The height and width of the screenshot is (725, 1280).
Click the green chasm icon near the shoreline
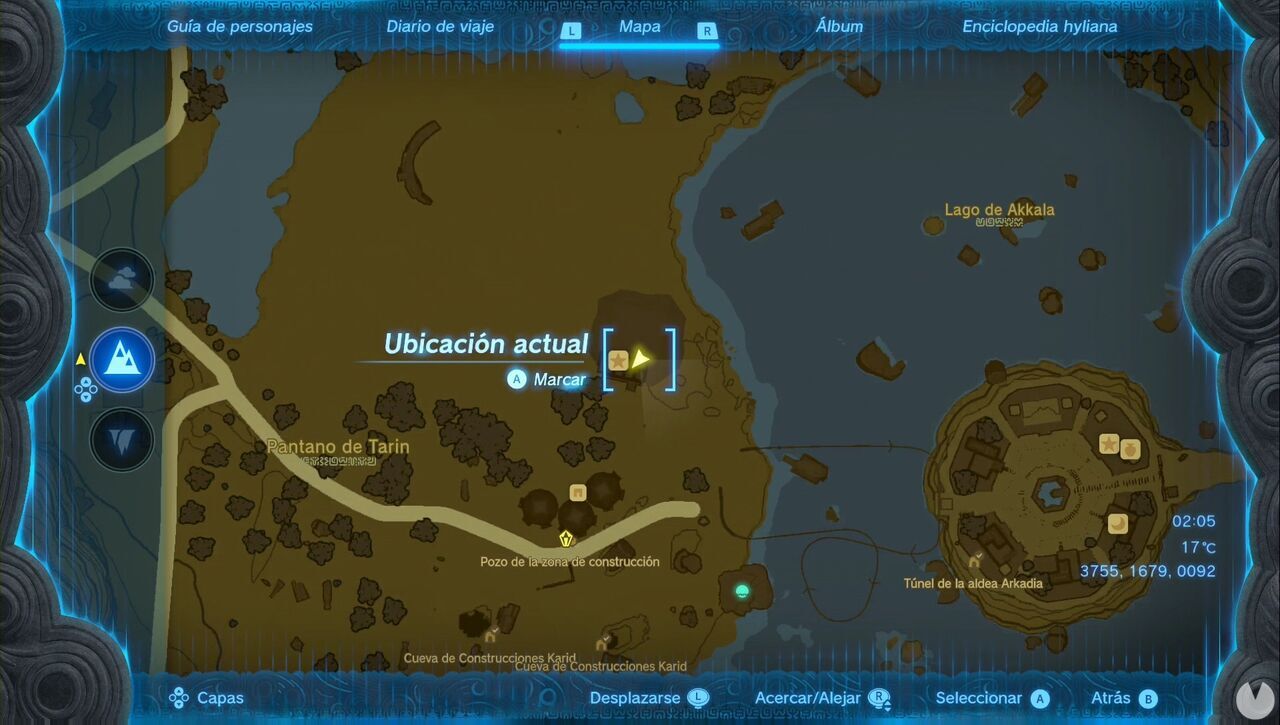pos(741,592)
